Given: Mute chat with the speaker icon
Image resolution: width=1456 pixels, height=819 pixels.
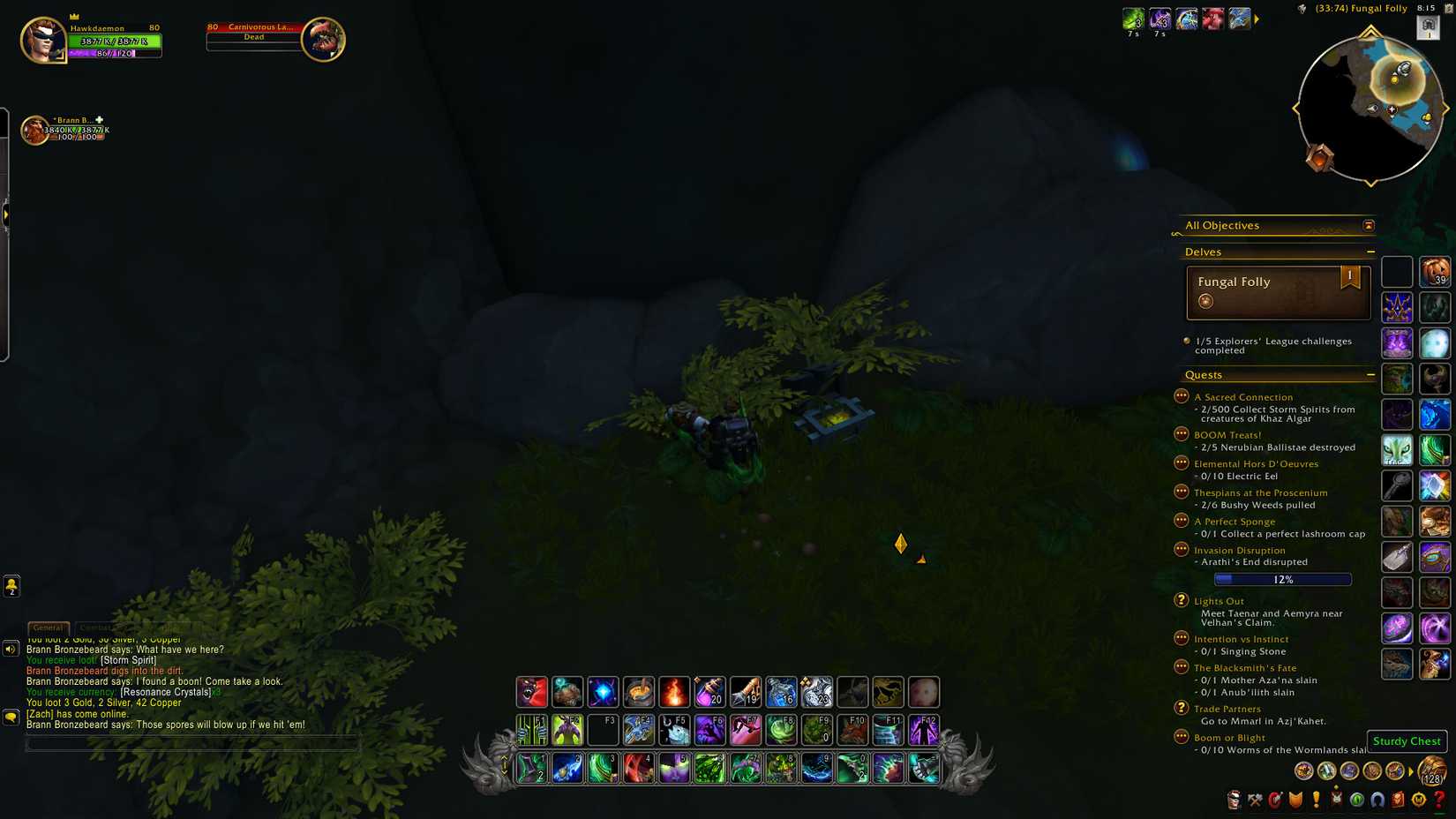Looking at the screenshot, I should point(11,649).
